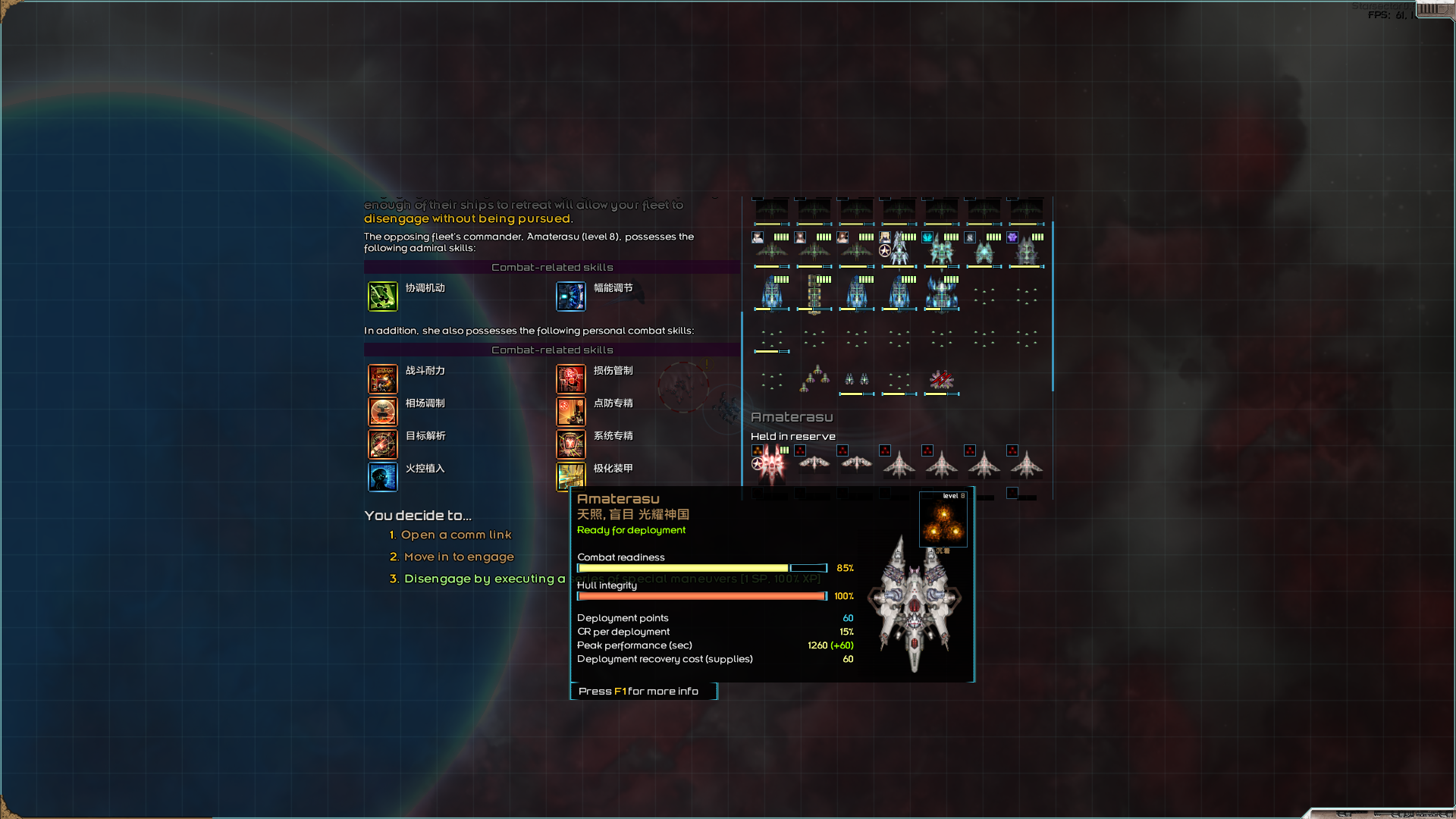Image resolution: width=1456 pixels, height=819 pixels.
Task: Select the red Amaterasu flagship in reserve
Action: coord(772,464)
